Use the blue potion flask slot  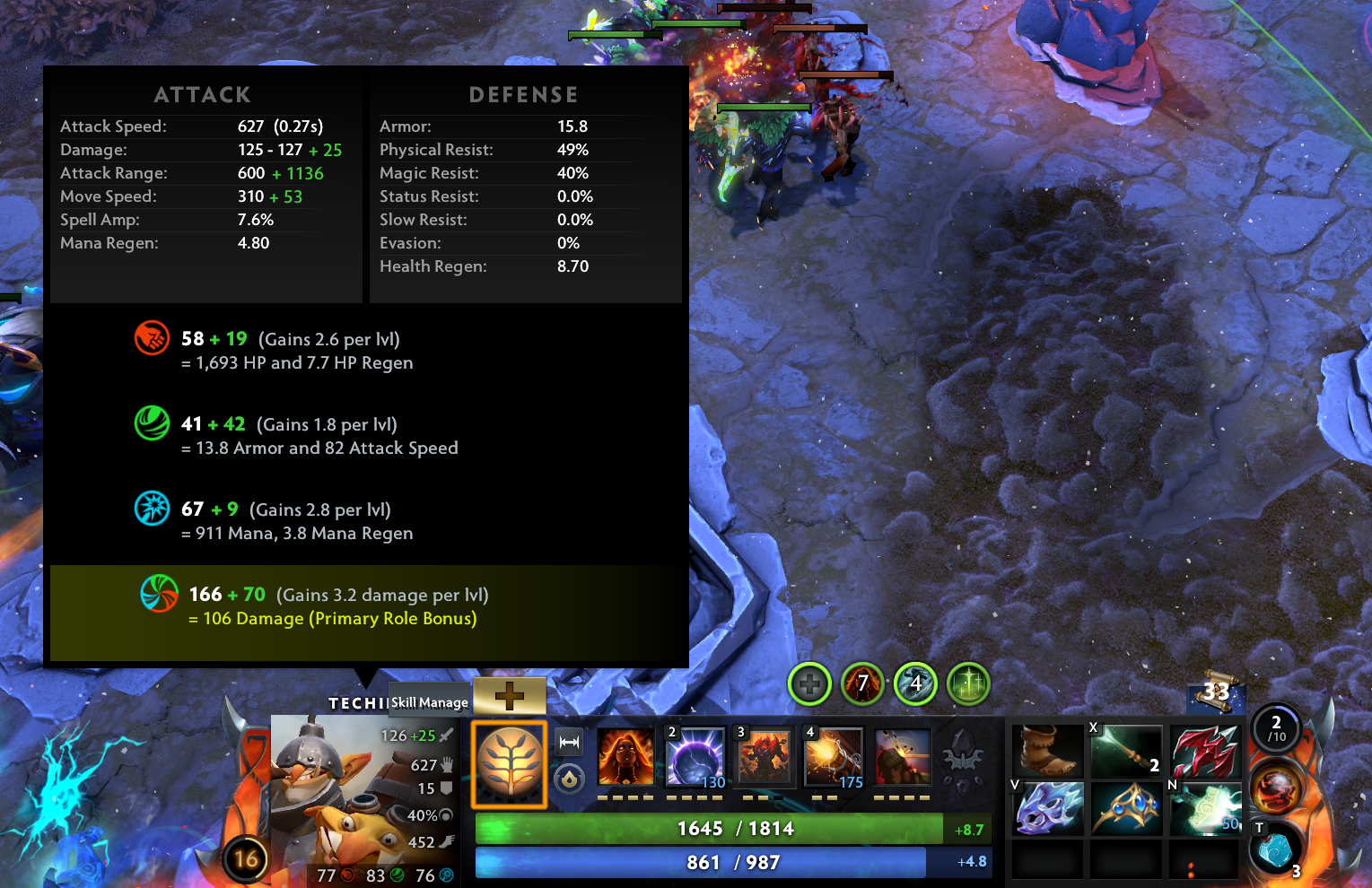point(1274,849)
